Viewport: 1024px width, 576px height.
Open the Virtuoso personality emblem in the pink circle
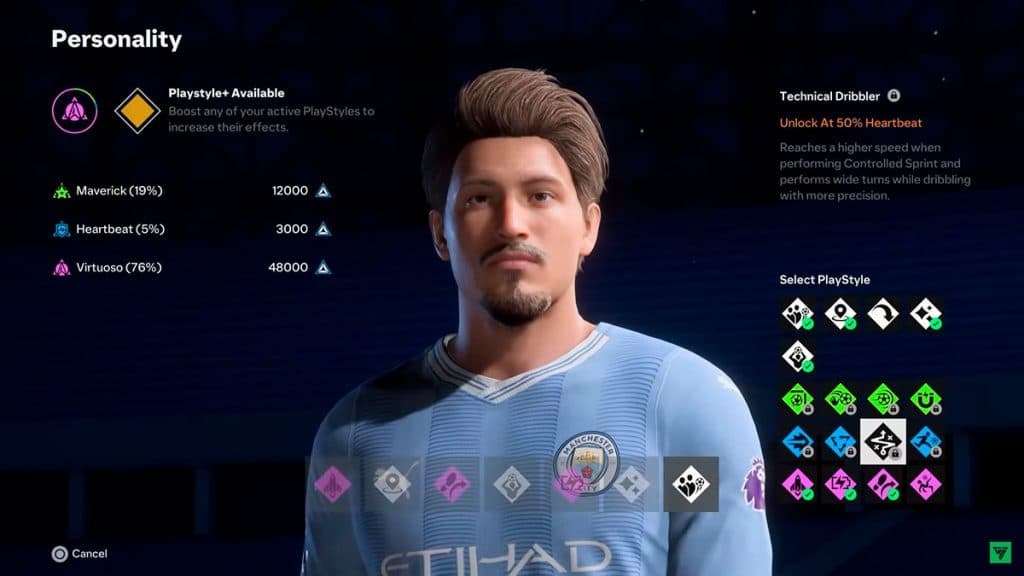pos(76,111)
